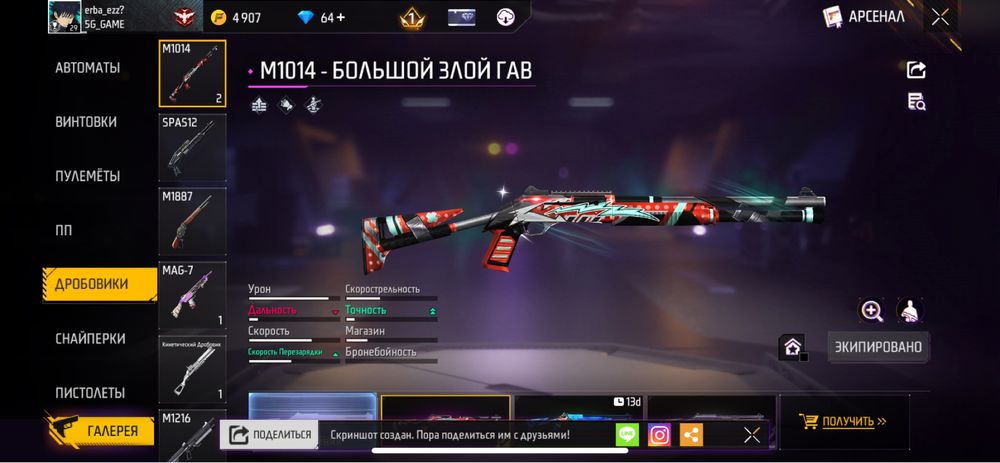
Task: Pick the MAG-7 weapon thumbnail
Action: pyautogui.click(x=193, y=296)
